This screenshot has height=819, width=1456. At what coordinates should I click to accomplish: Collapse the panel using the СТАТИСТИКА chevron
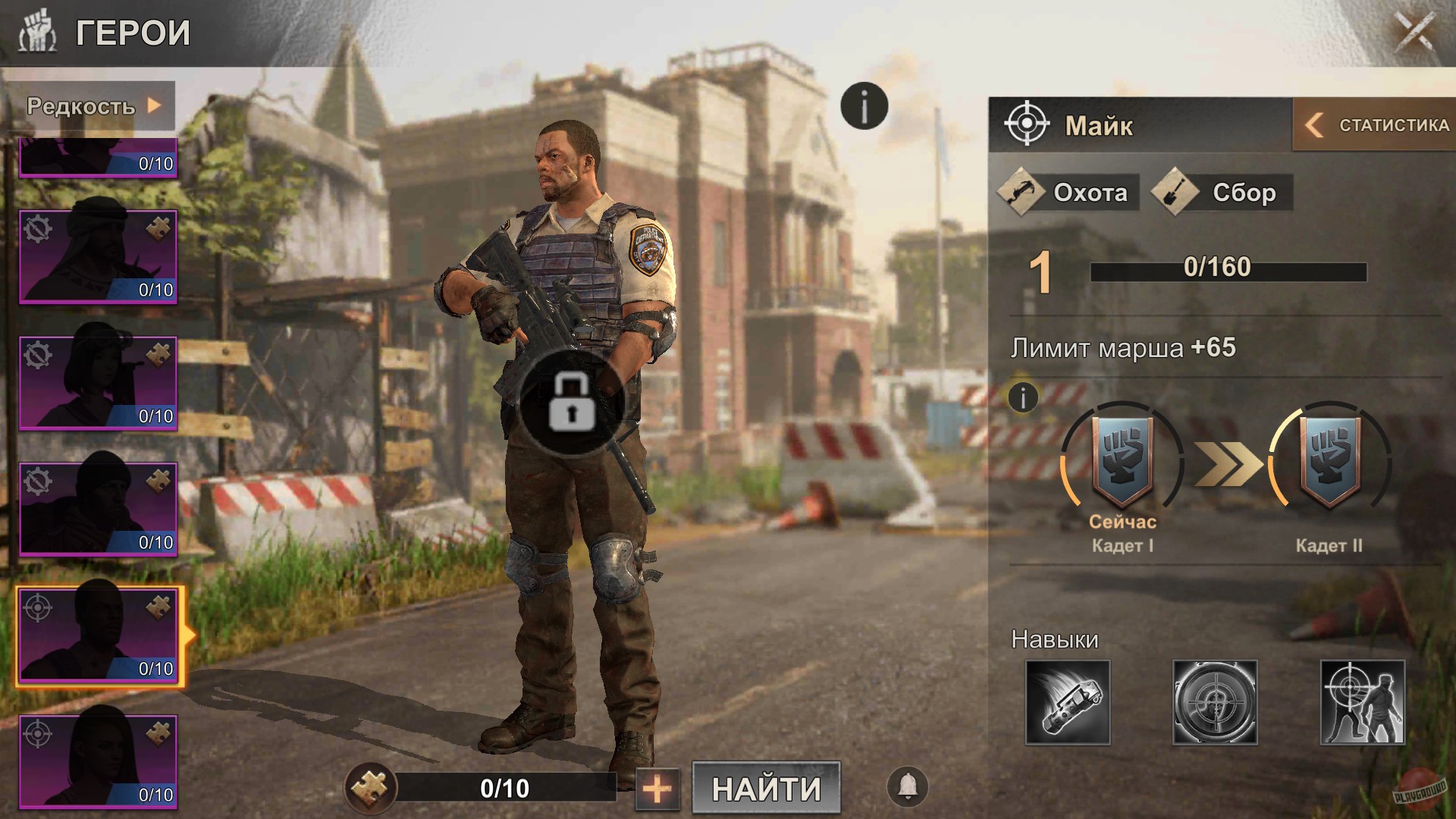(x=1314, y=125)
